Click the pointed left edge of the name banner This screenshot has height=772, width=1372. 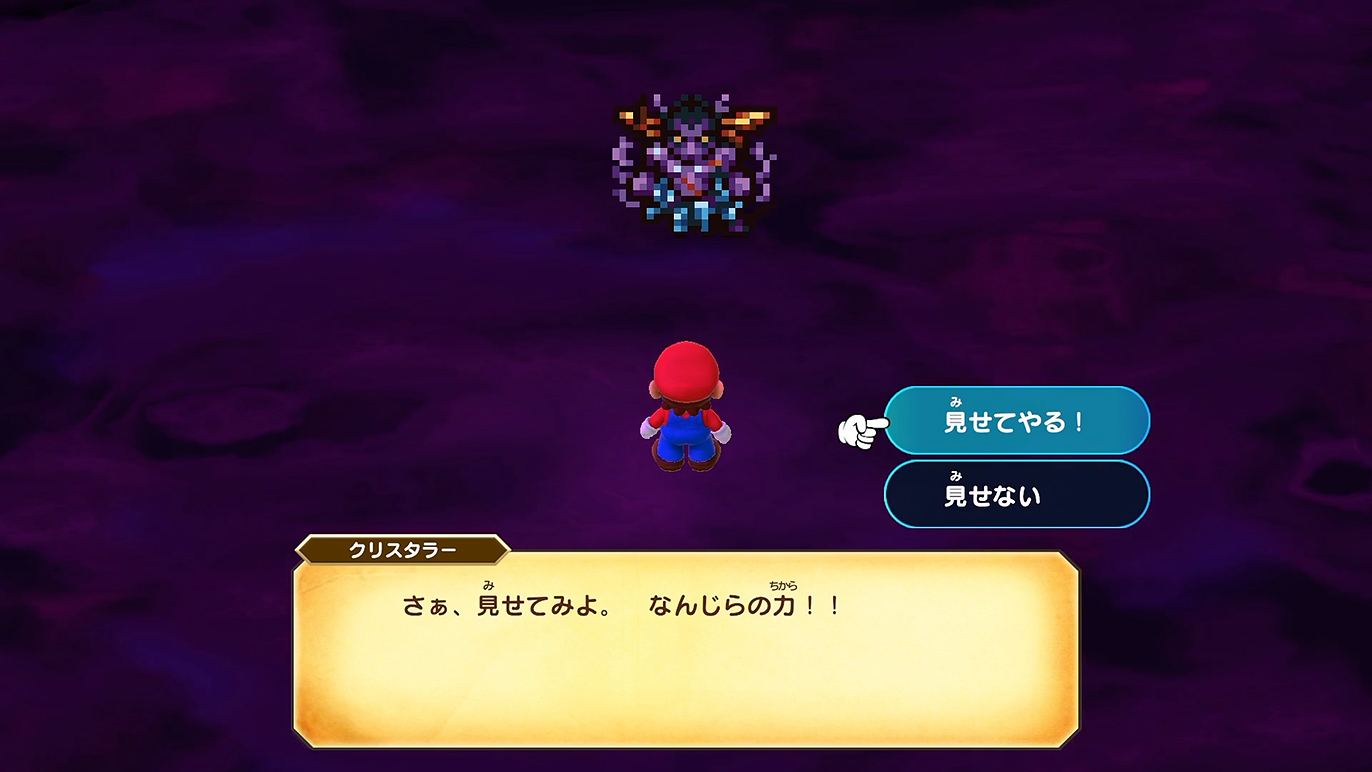(x=300, y=550)
